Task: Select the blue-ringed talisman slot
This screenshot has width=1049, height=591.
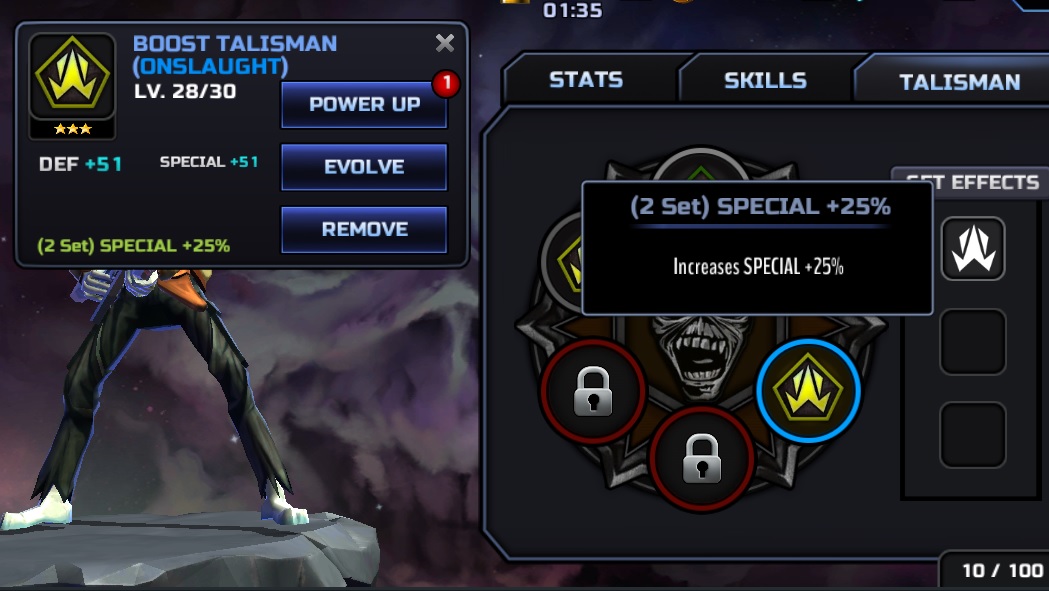Action: pos(808,391)
